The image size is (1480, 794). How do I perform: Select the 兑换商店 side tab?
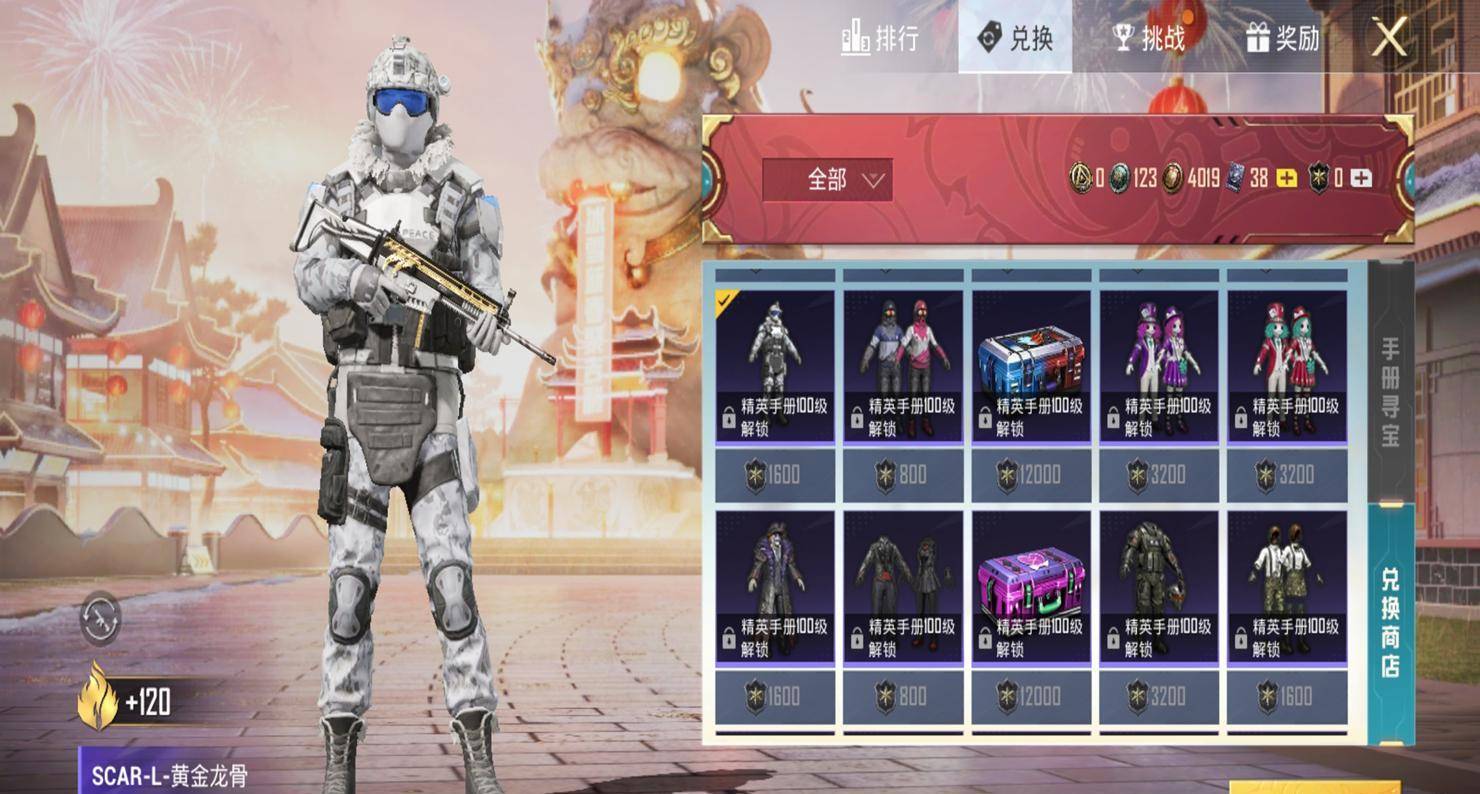1391,622
